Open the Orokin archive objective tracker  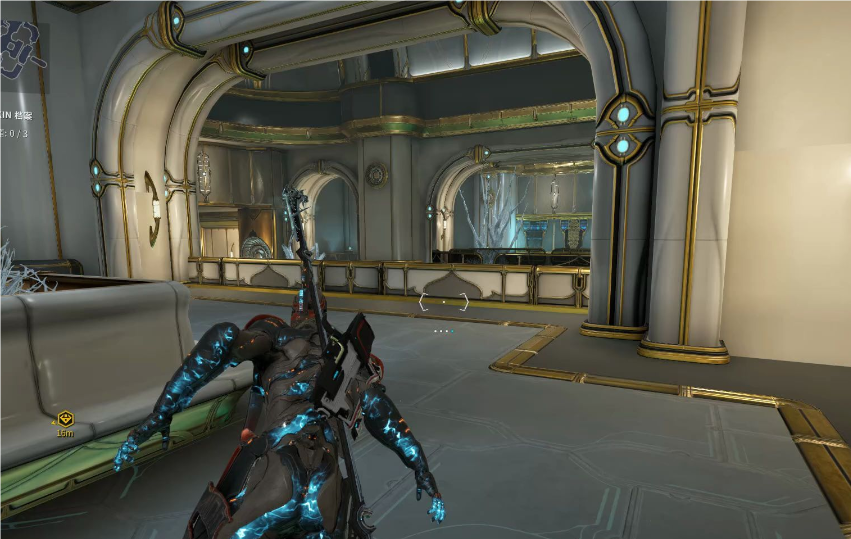13,117
